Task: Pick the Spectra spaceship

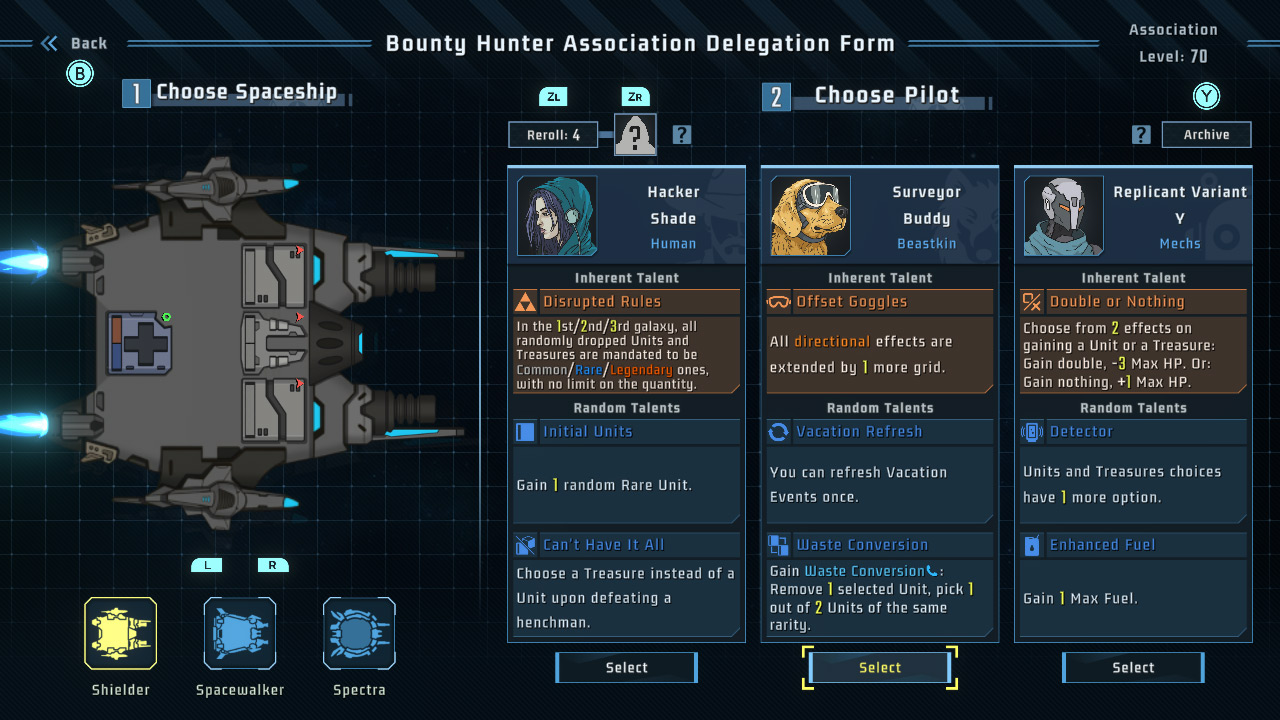Action: (x=359, y=633)
